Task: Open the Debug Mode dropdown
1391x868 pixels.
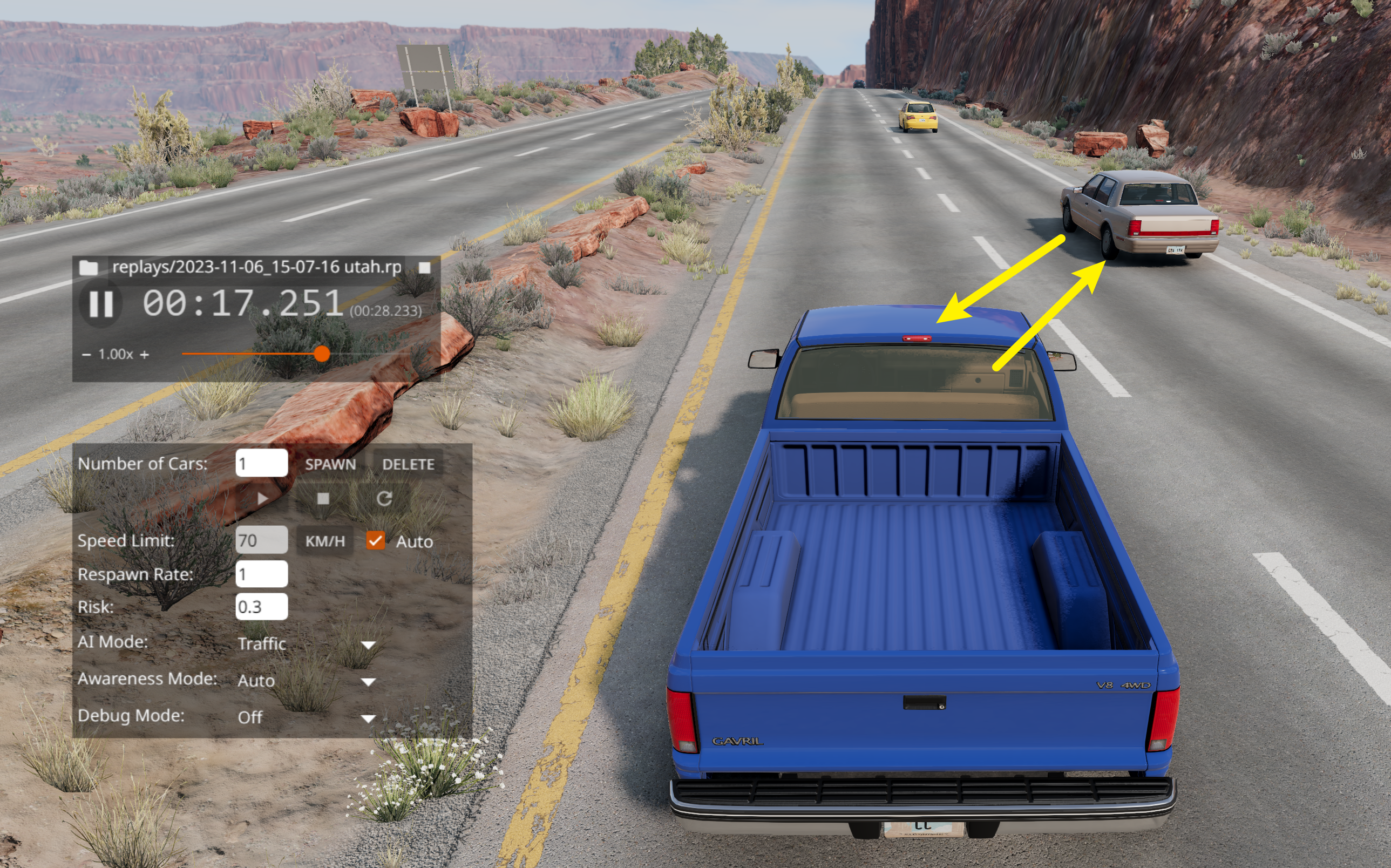Action: click(306, 717)
